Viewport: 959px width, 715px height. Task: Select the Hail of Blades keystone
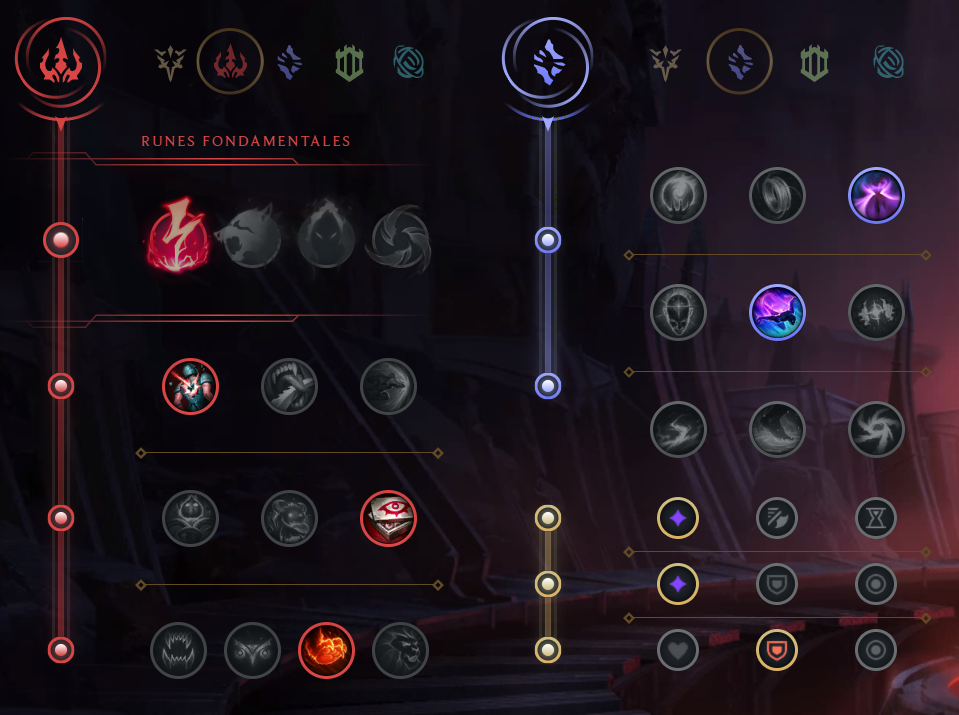[x=400, y=240]
